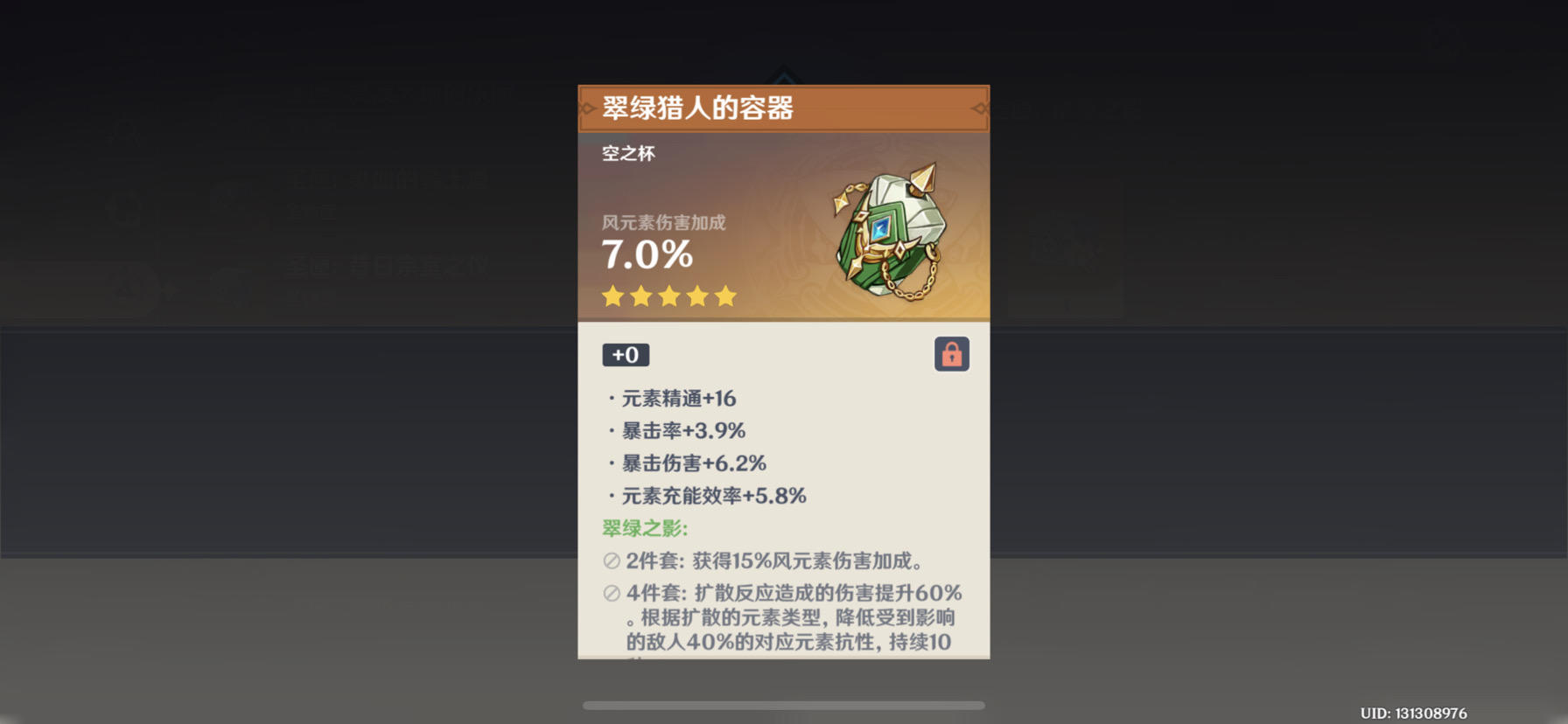Toggle the red lock on the artifact
Viewport: 1568px width, 724px height.
click(953, 353)
